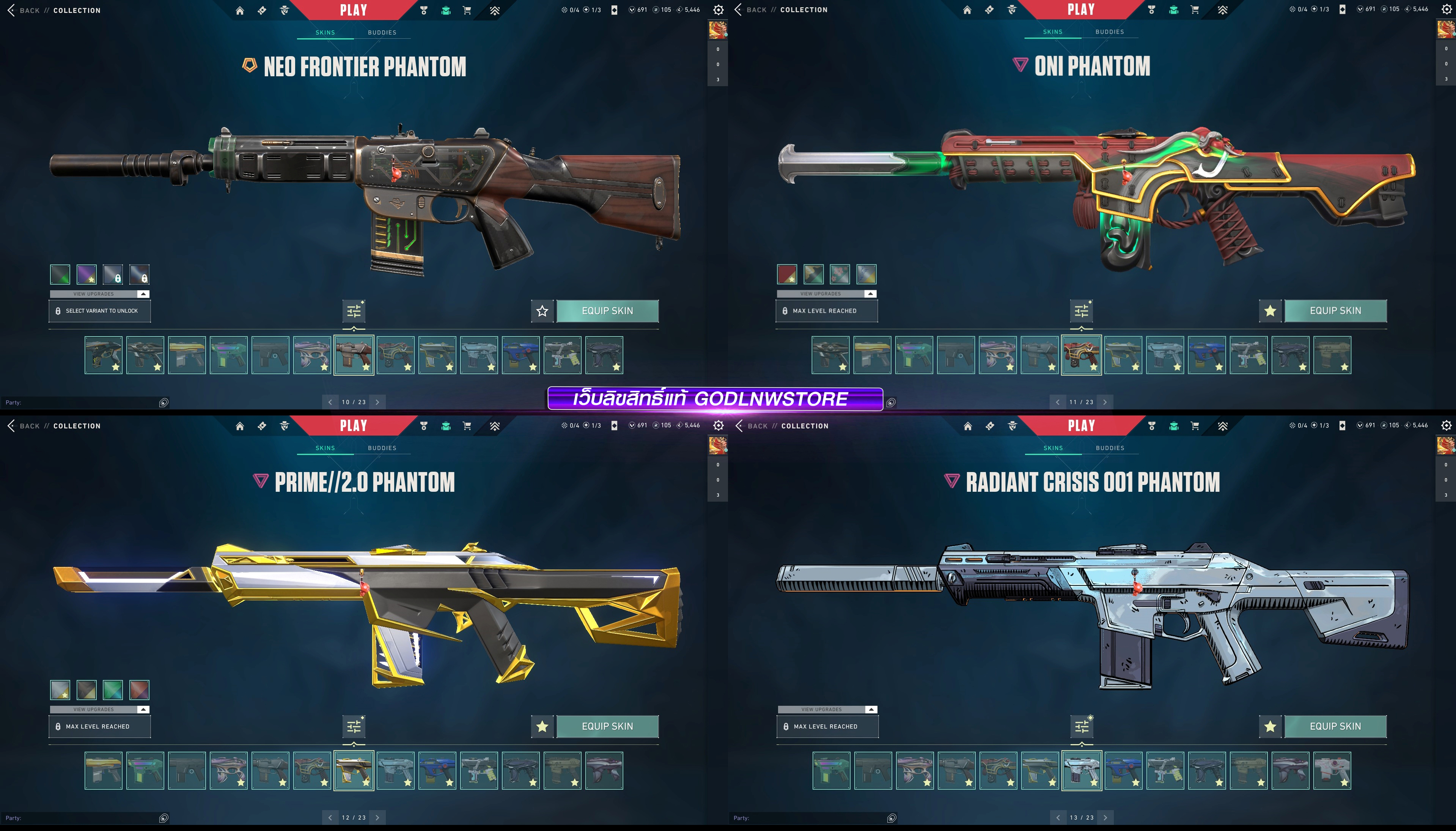
Task: Hit the PLAY button above Neo Frontier Phantom
Action: [x=353, y=10]
